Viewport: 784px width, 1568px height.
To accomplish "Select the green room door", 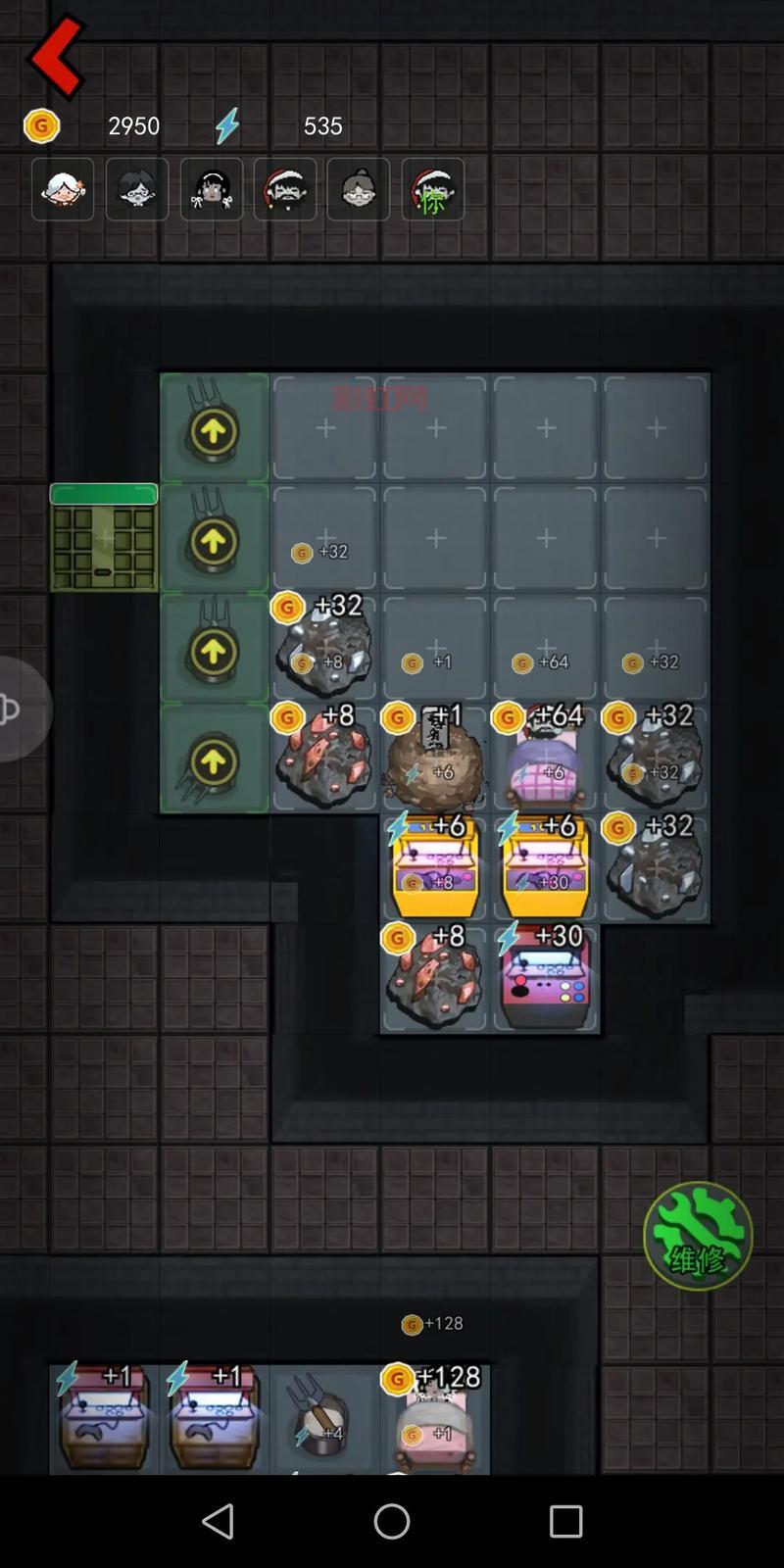I will [x=104, y=538].
